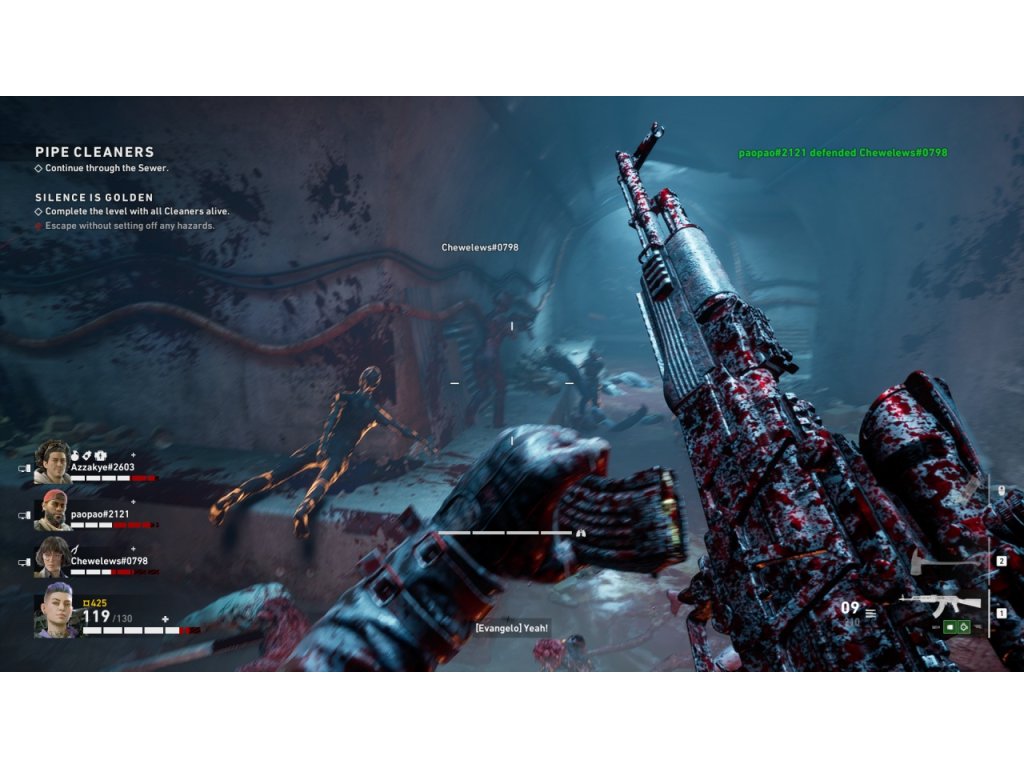1024x768 pixels.
Task: Click the Pipe Cleaners objective tracker
Action: 95,152
